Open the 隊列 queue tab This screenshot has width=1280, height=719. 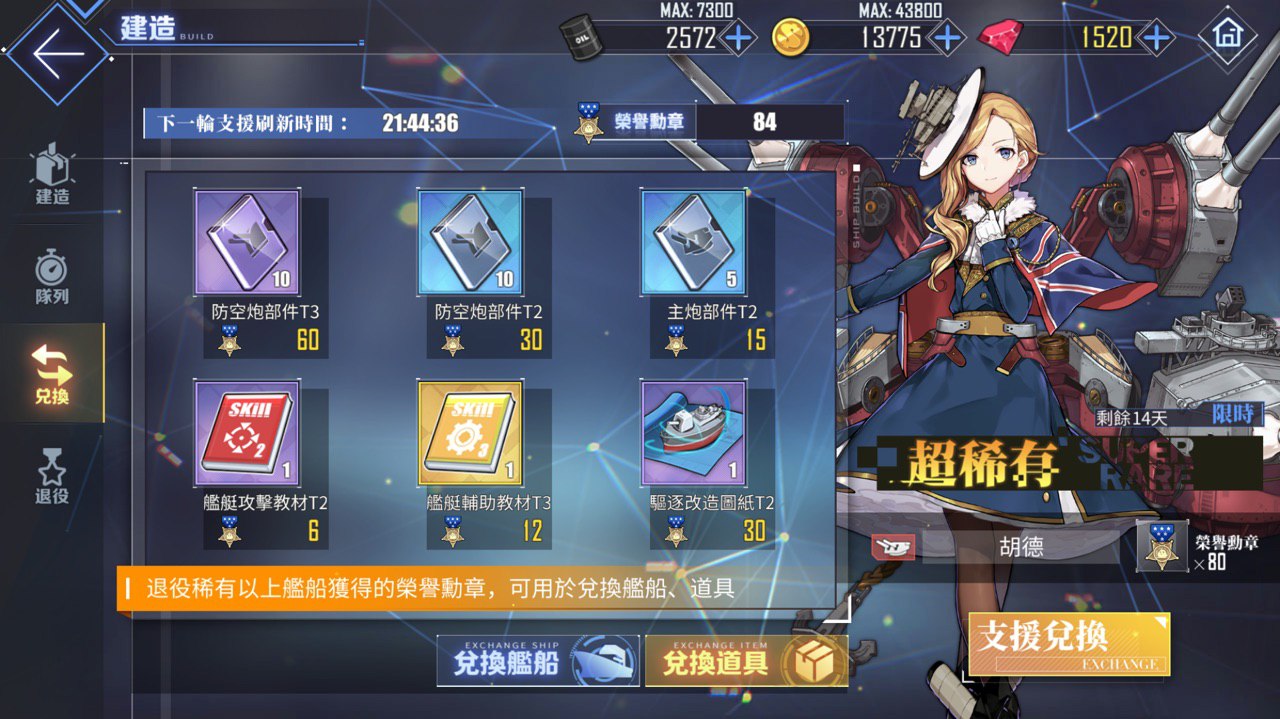coord(52,276)
